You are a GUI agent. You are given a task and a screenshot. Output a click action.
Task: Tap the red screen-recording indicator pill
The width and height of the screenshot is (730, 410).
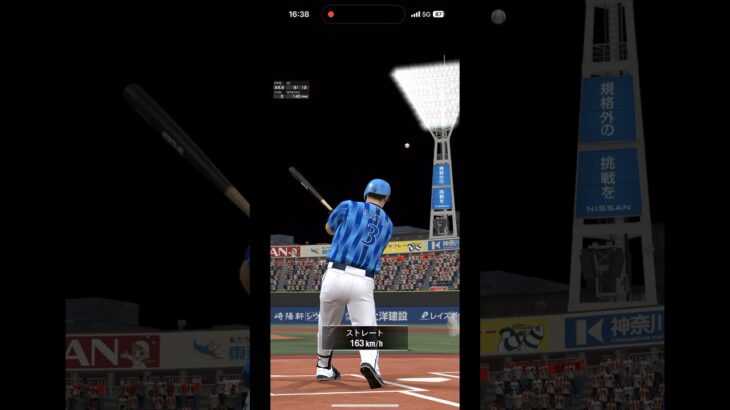point(363,14)
